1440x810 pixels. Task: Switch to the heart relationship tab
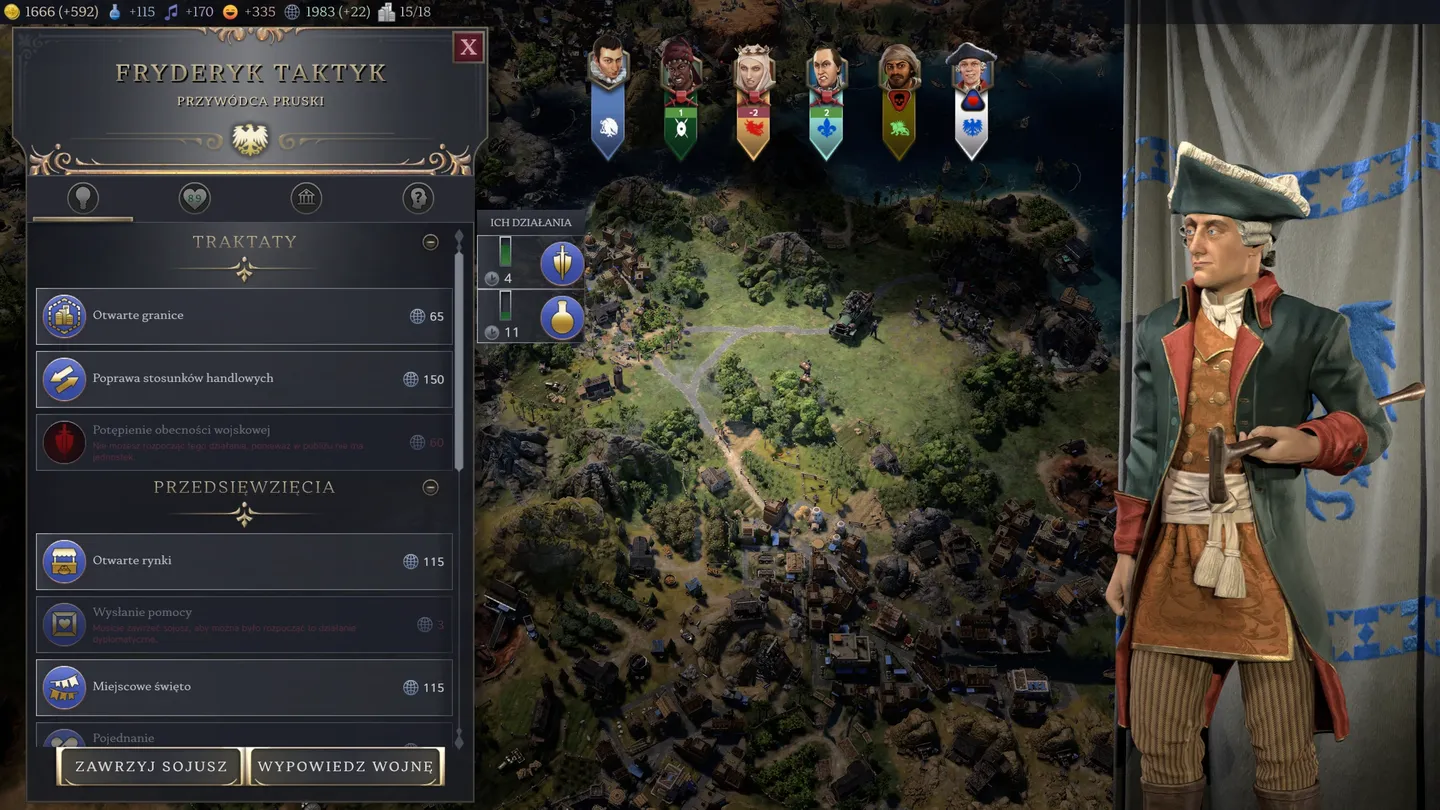pos(194,198)
